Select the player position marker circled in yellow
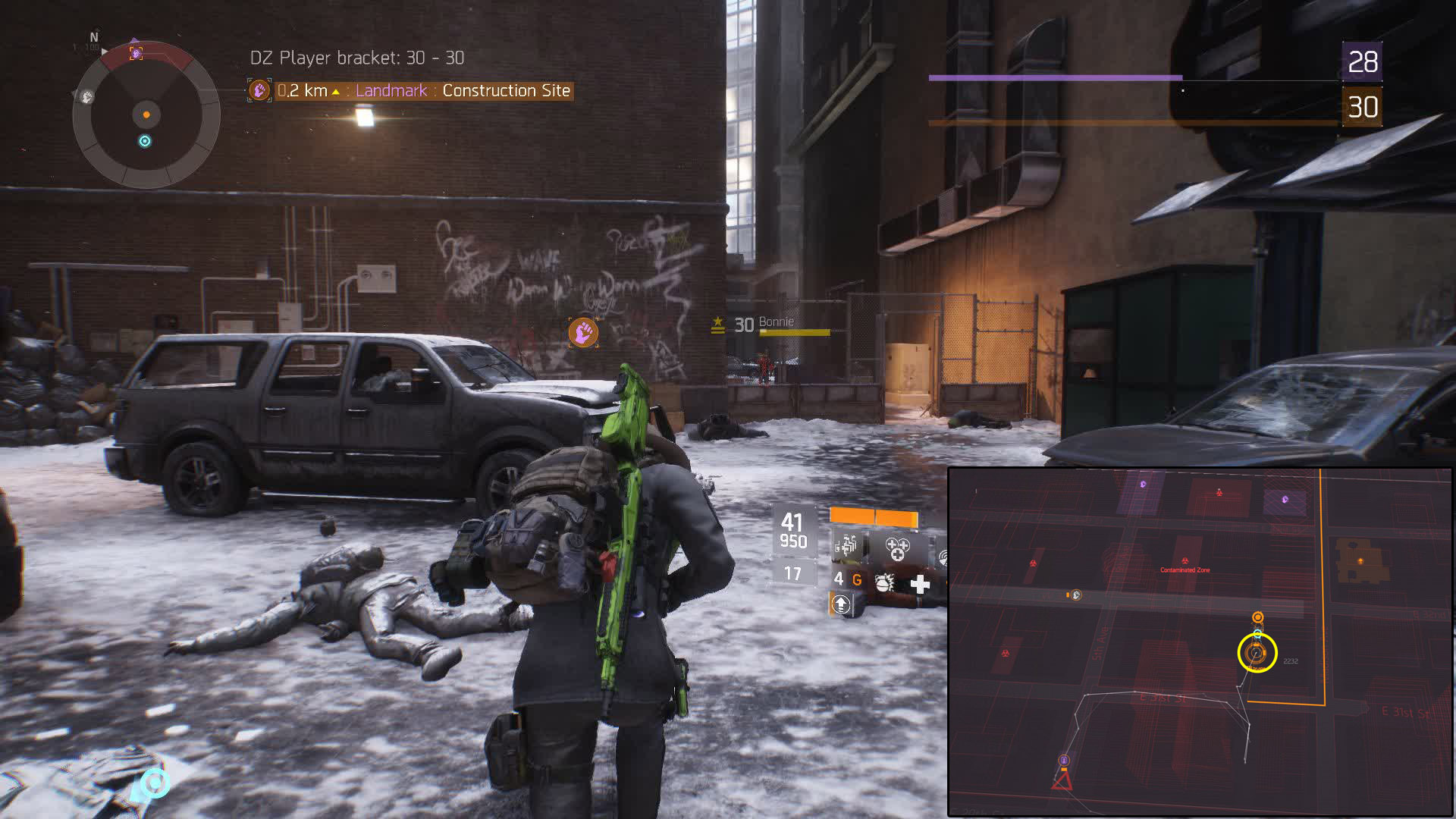Viewport: 1456px width, 819px height. point(1257,652)
